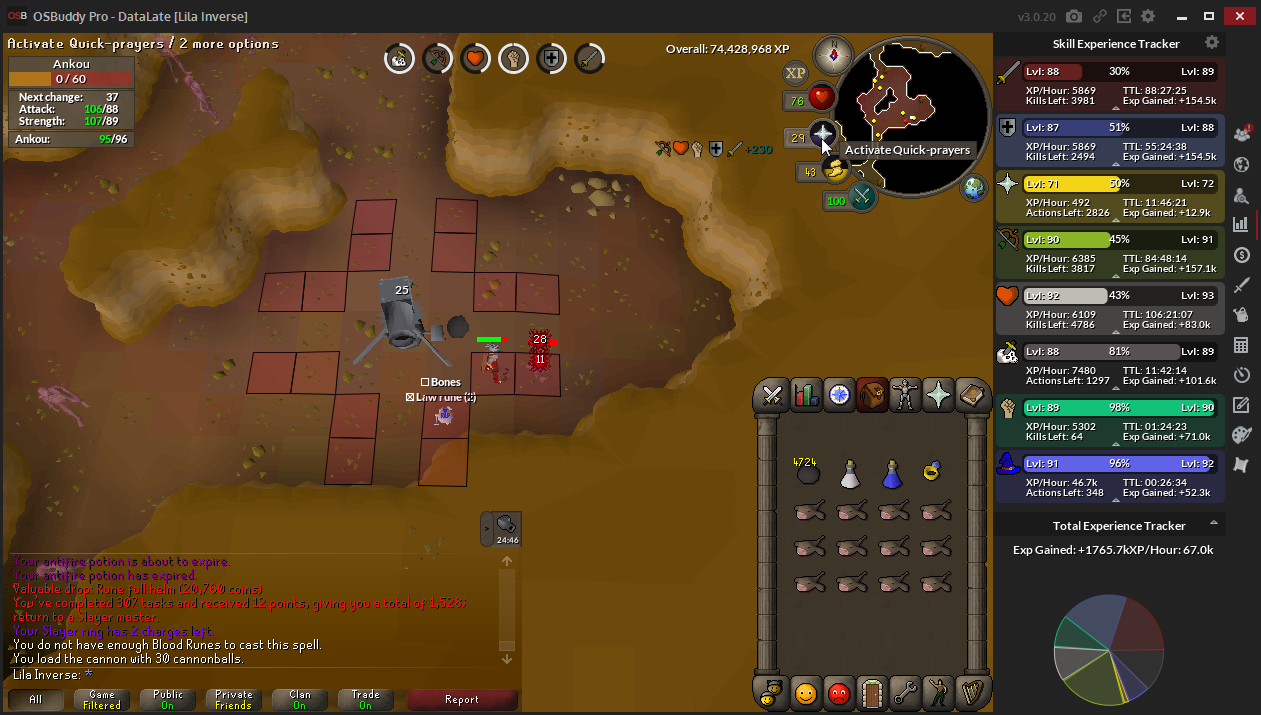Open the Worn Equipment tab
The width and height of the screenshot is (1261, 715).
(905, 395)
